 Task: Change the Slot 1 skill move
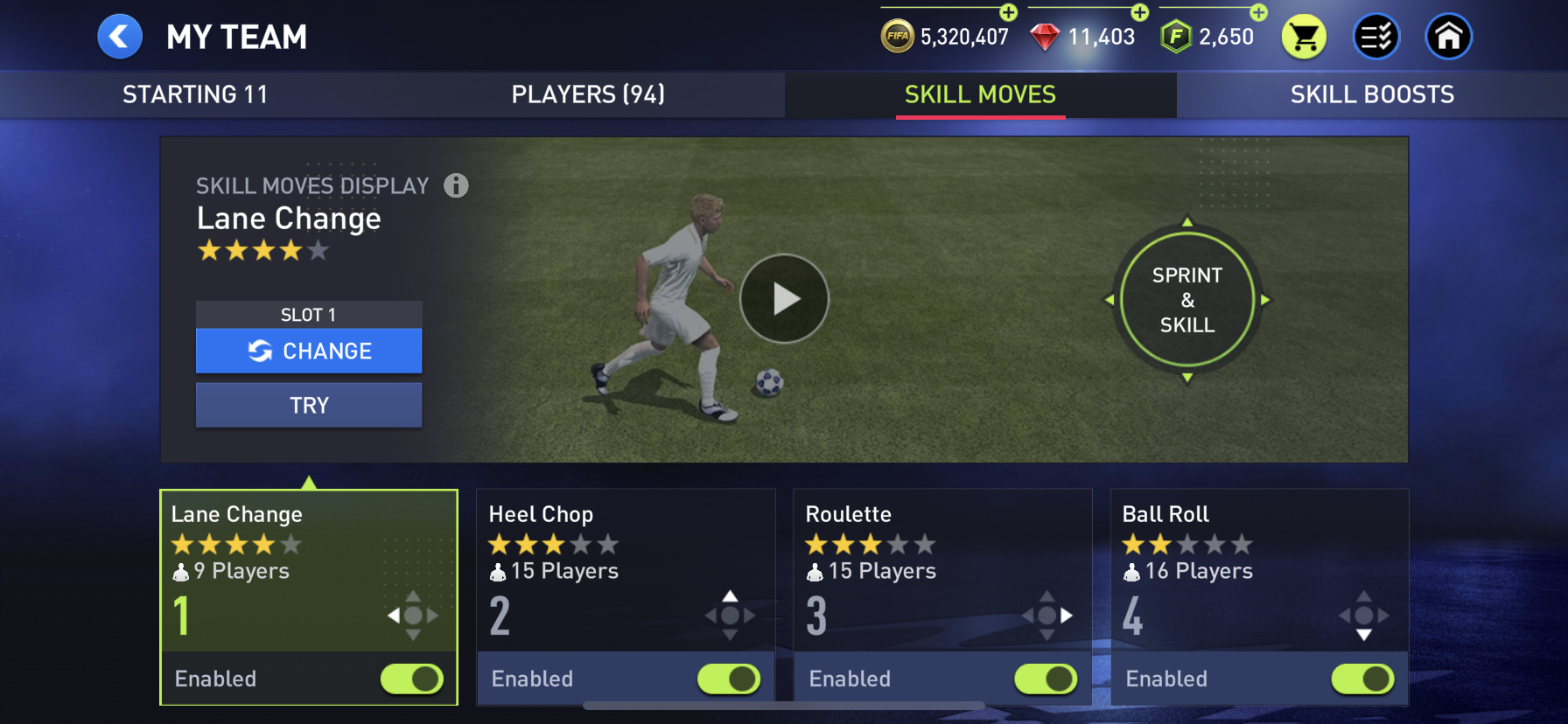tap(309, 351)
